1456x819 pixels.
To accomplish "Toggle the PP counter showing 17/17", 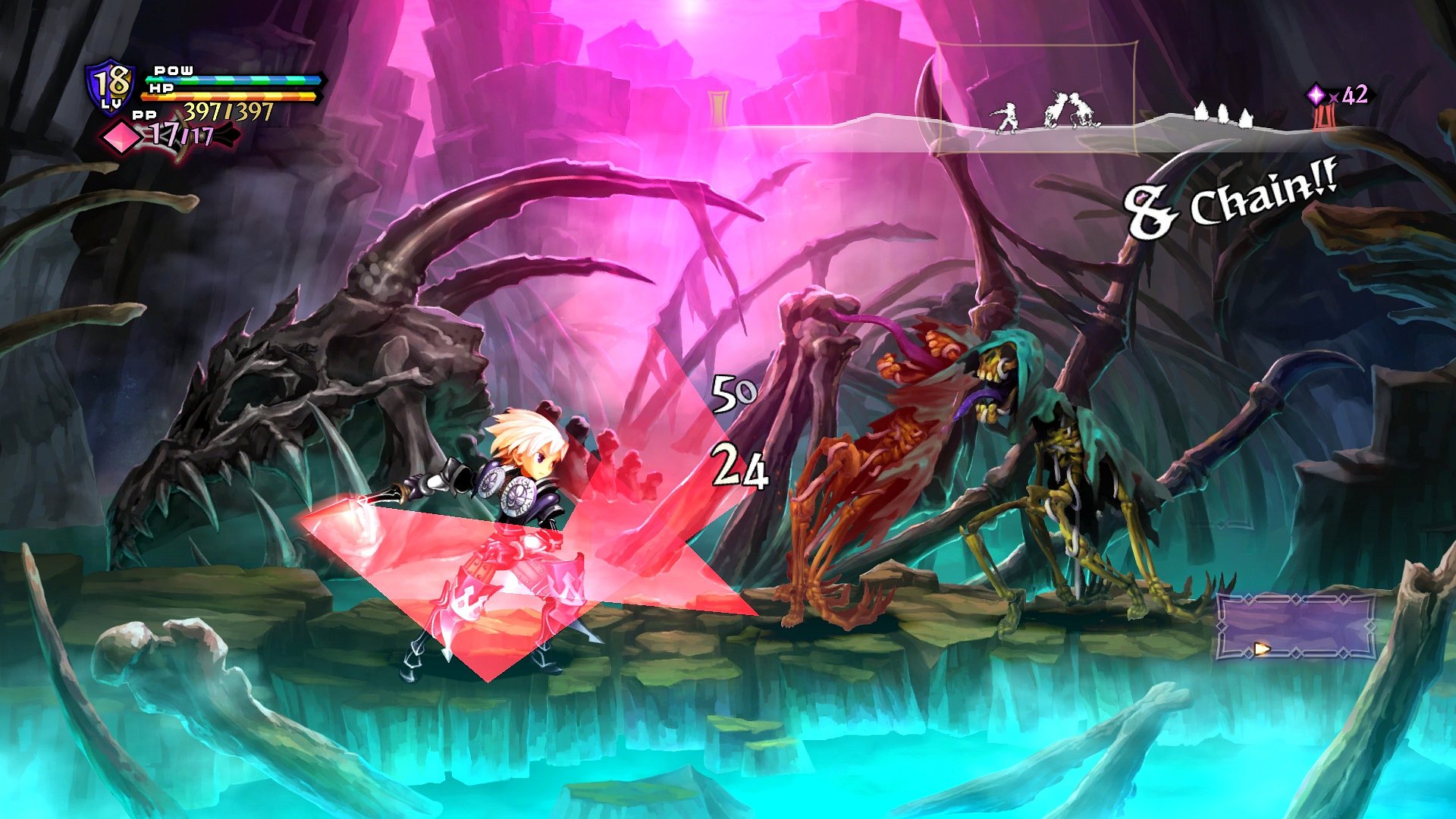I will pyautogui.click(x=182, y=134).
